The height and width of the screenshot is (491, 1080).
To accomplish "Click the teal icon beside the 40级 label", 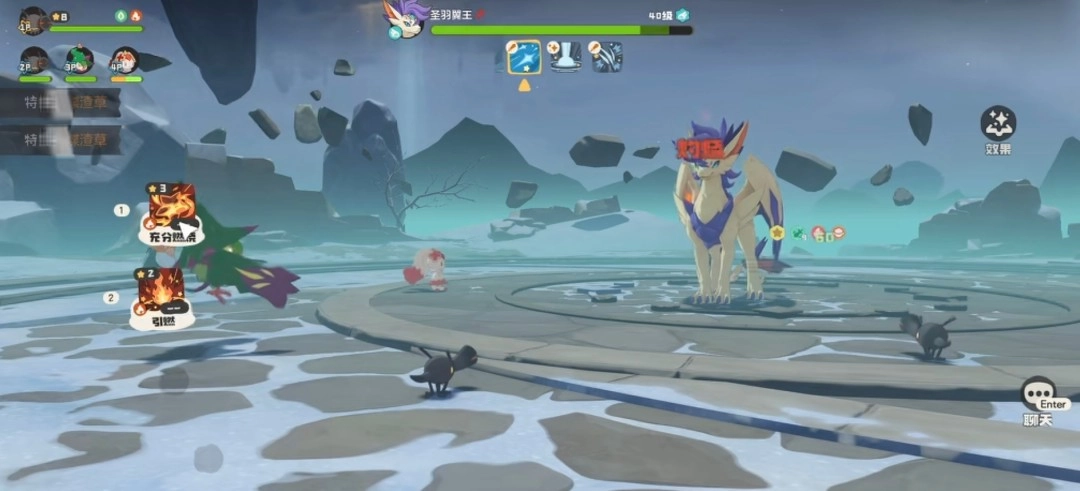I will pyautogui.click(x=683, y=15).
